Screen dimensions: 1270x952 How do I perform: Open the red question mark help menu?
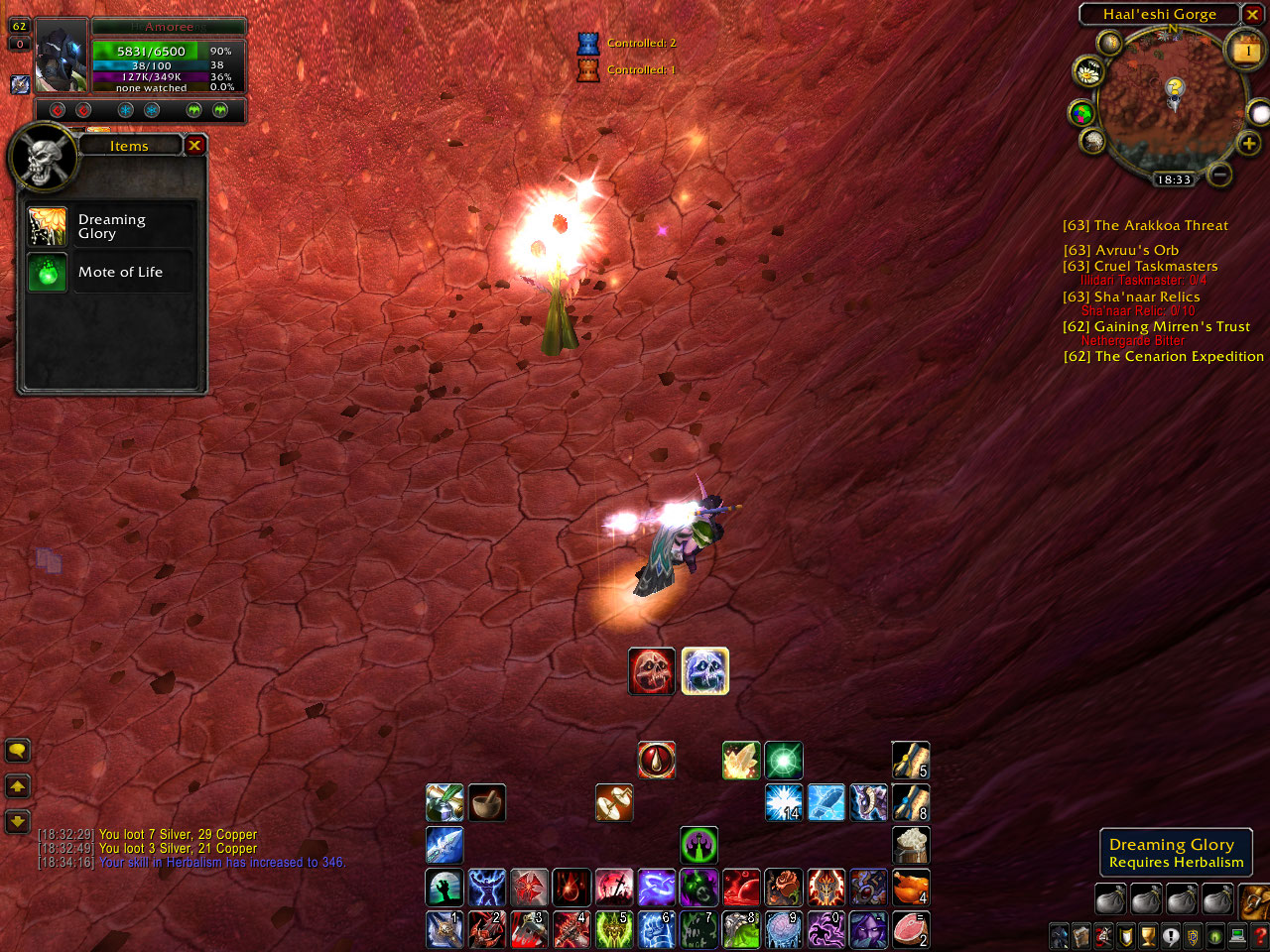click(x=1260, y=935)
